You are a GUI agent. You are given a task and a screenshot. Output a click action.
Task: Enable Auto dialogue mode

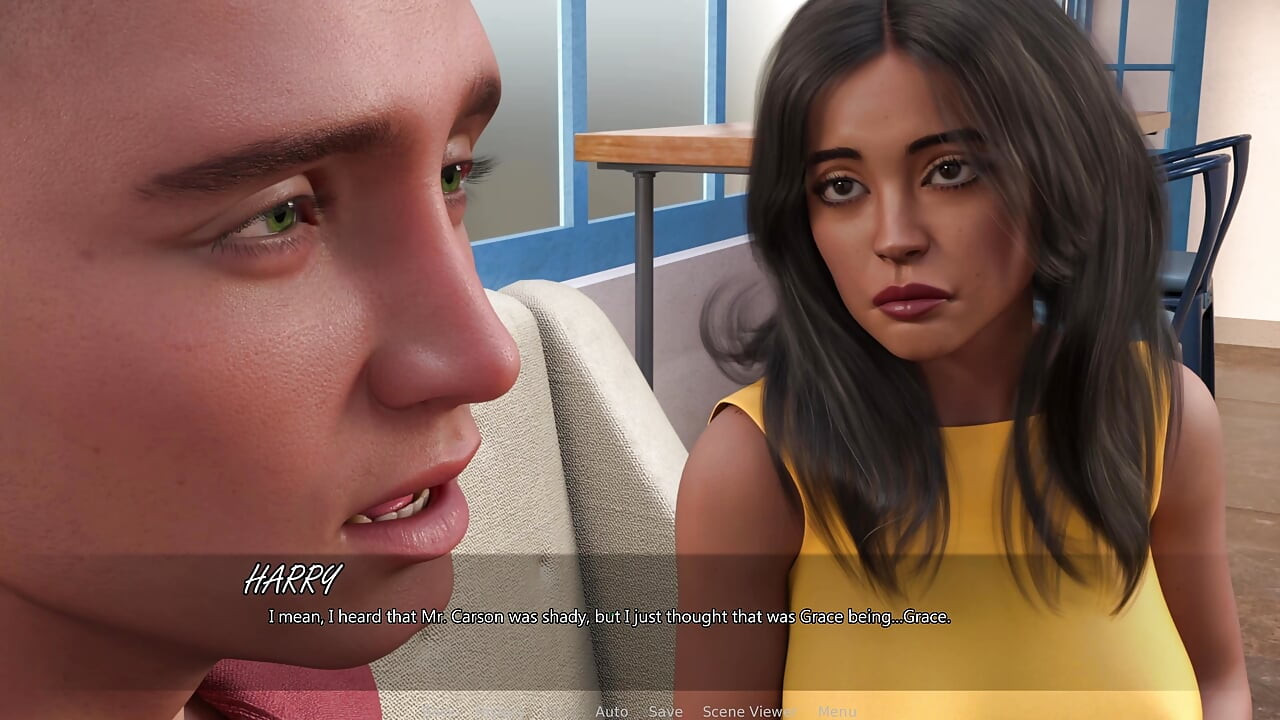tap(611, 712)
